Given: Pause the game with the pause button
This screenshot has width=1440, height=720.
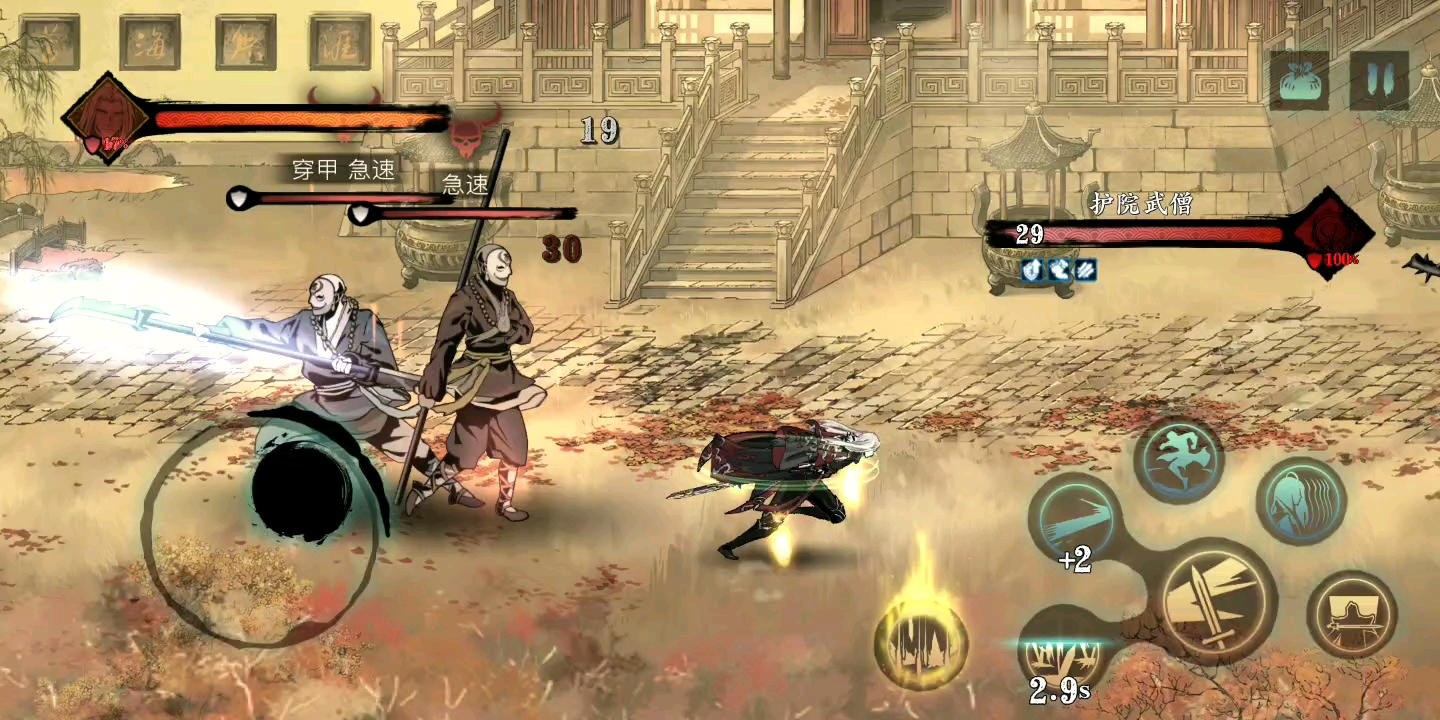Looking at the screenshot, I should [x=1379, y=81].
